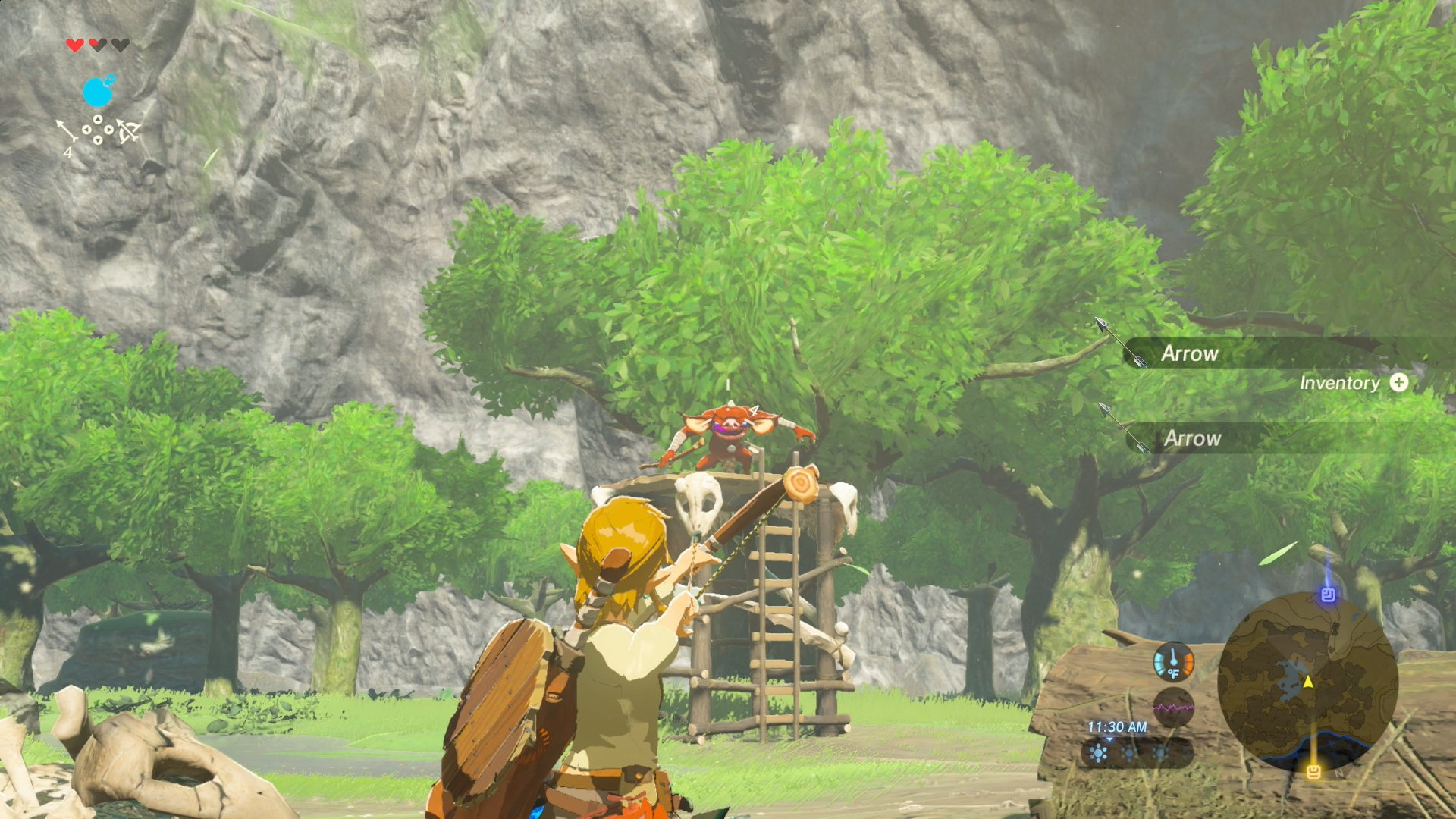Screen dimensions: 1456x819
Task: Expand the left D-pad shield selector button
Action: coord(86,130)
